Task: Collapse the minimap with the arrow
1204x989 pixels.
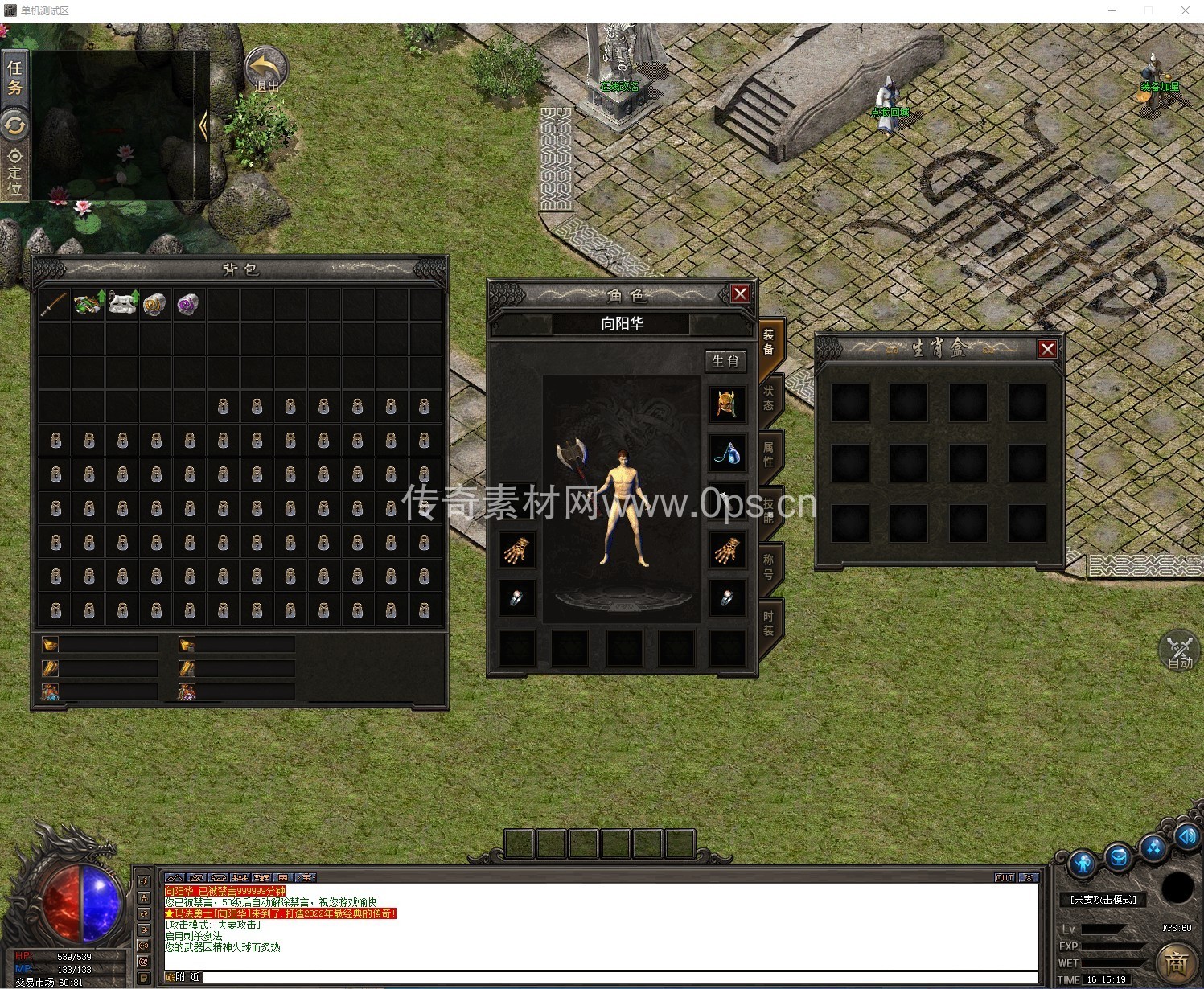Action: coord(202,126)
